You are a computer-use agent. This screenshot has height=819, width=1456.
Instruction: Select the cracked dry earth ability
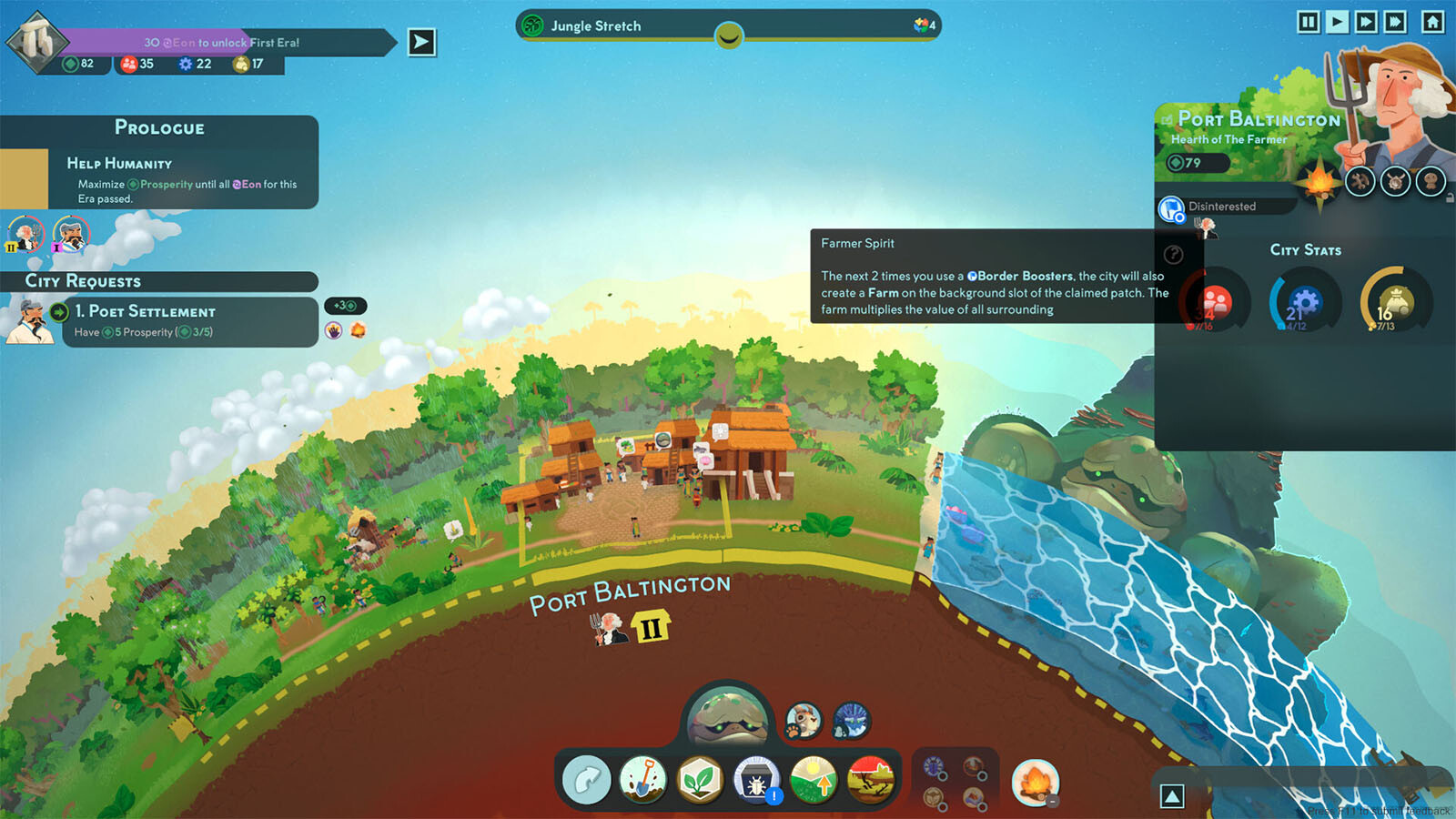pos(870,781)
